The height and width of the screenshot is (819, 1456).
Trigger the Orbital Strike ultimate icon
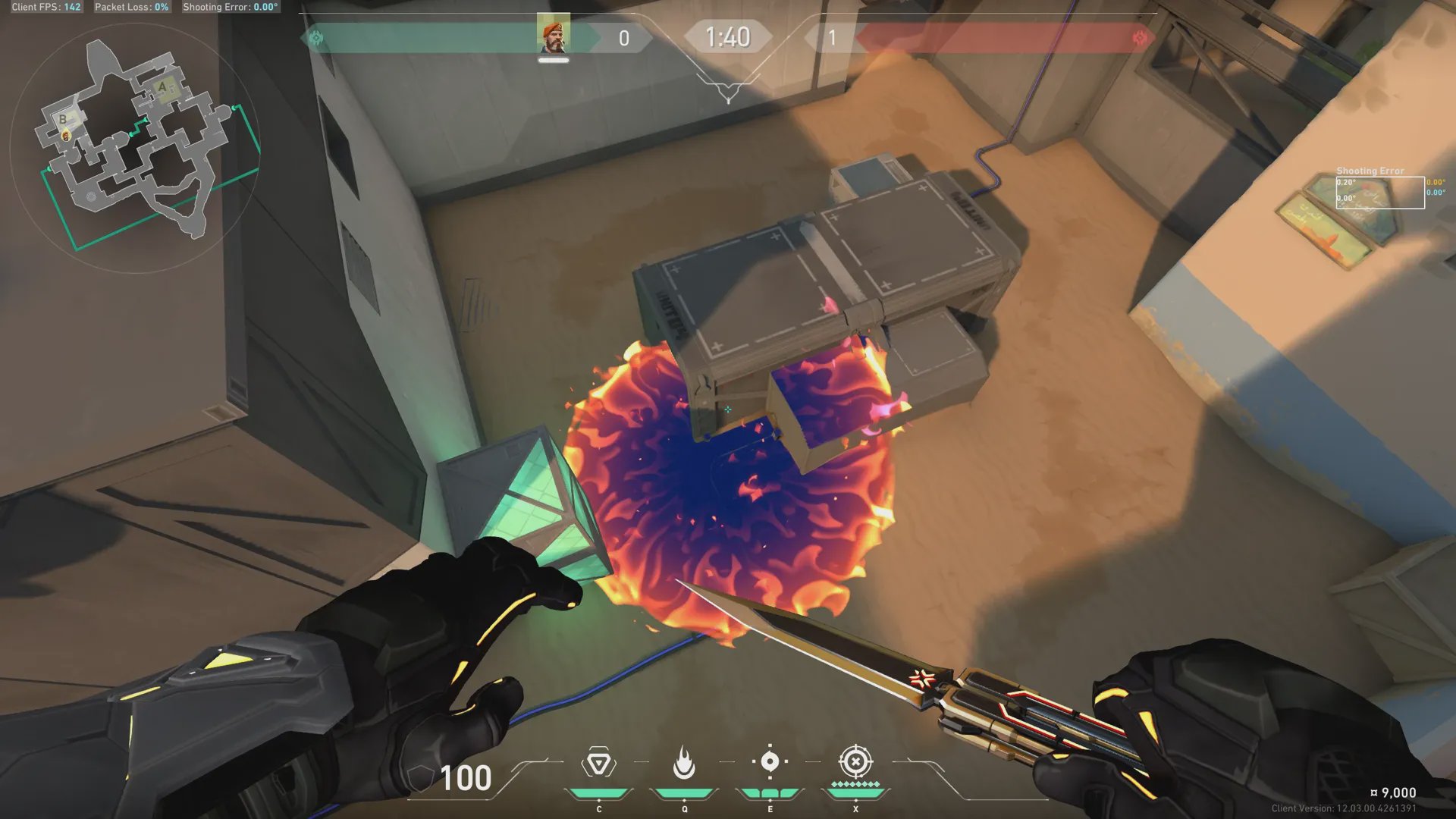tap(855, 761)
